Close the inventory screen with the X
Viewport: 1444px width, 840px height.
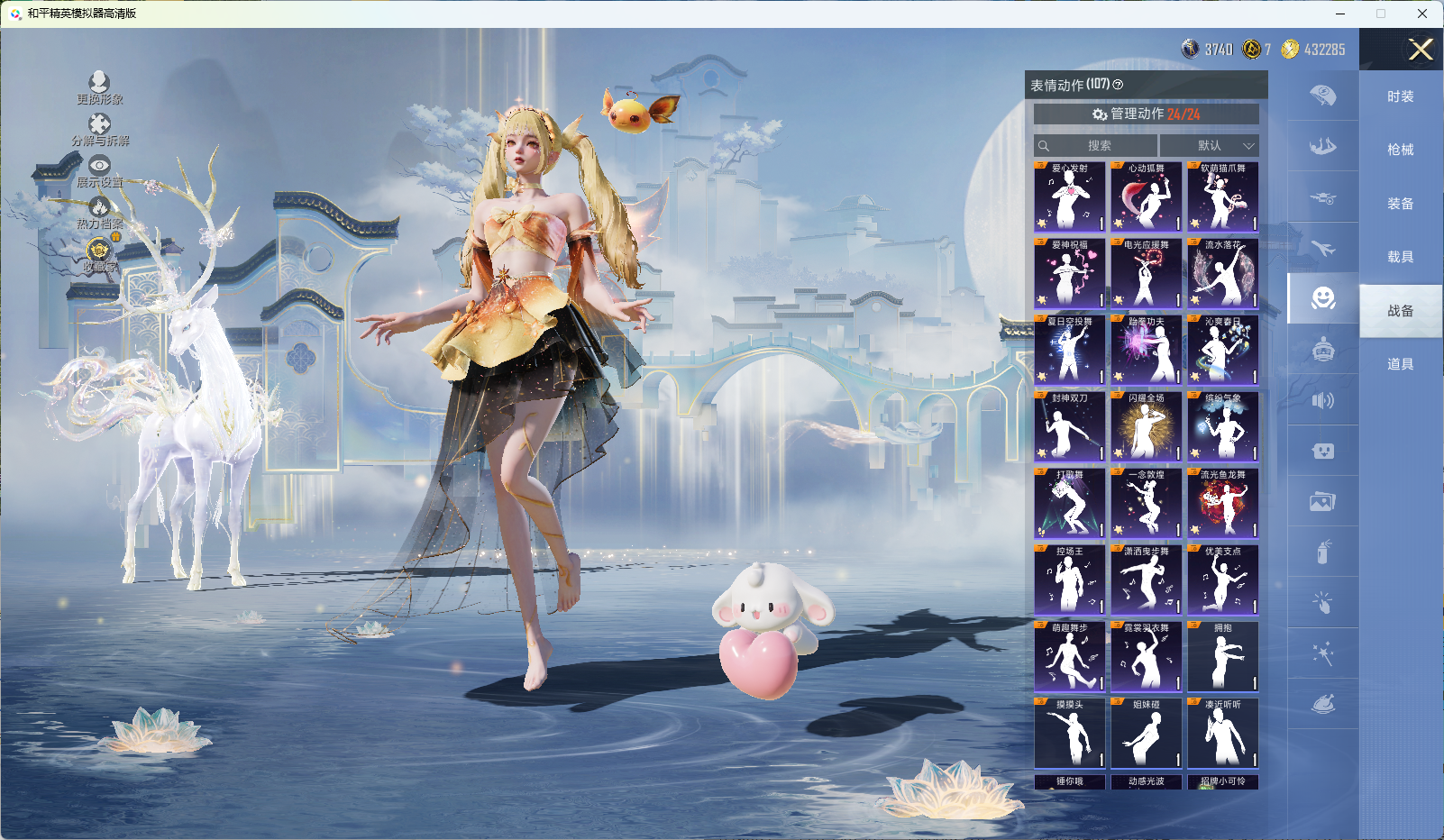[1421, 50]
